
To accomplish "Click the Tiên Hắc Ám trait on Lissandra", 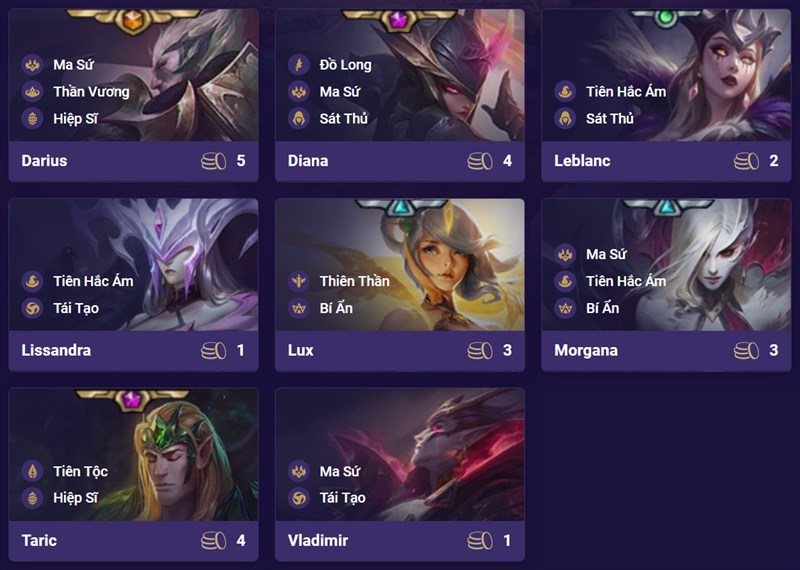I will (x=92, y=281).
